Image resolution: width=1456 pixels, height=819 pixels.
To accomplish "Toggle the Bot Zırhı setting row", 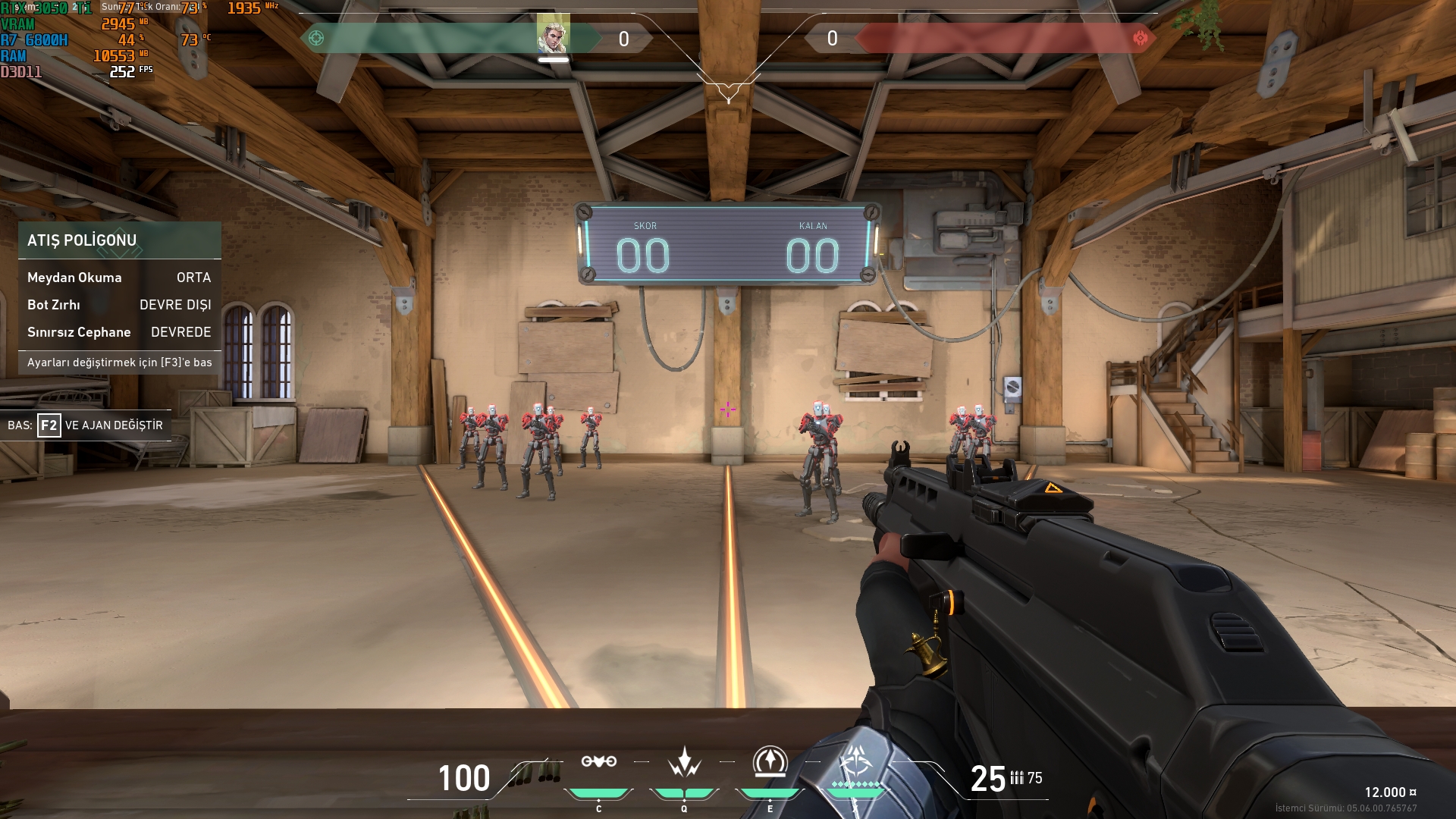I will tap(119, 305).
